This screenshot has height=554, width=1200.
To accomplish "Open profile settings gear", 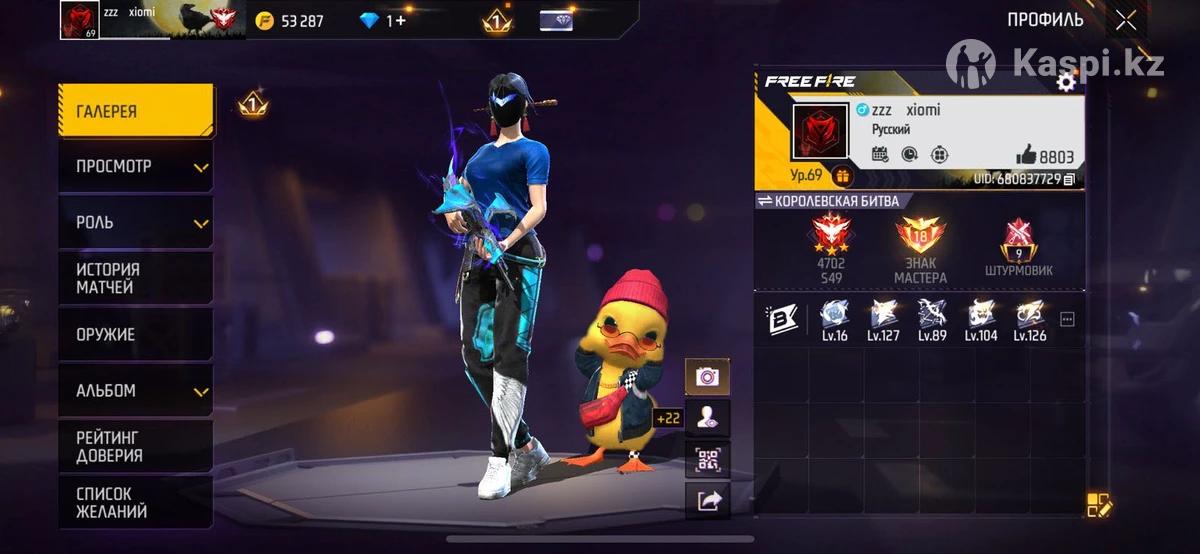I will click(x=1066, y=83).
